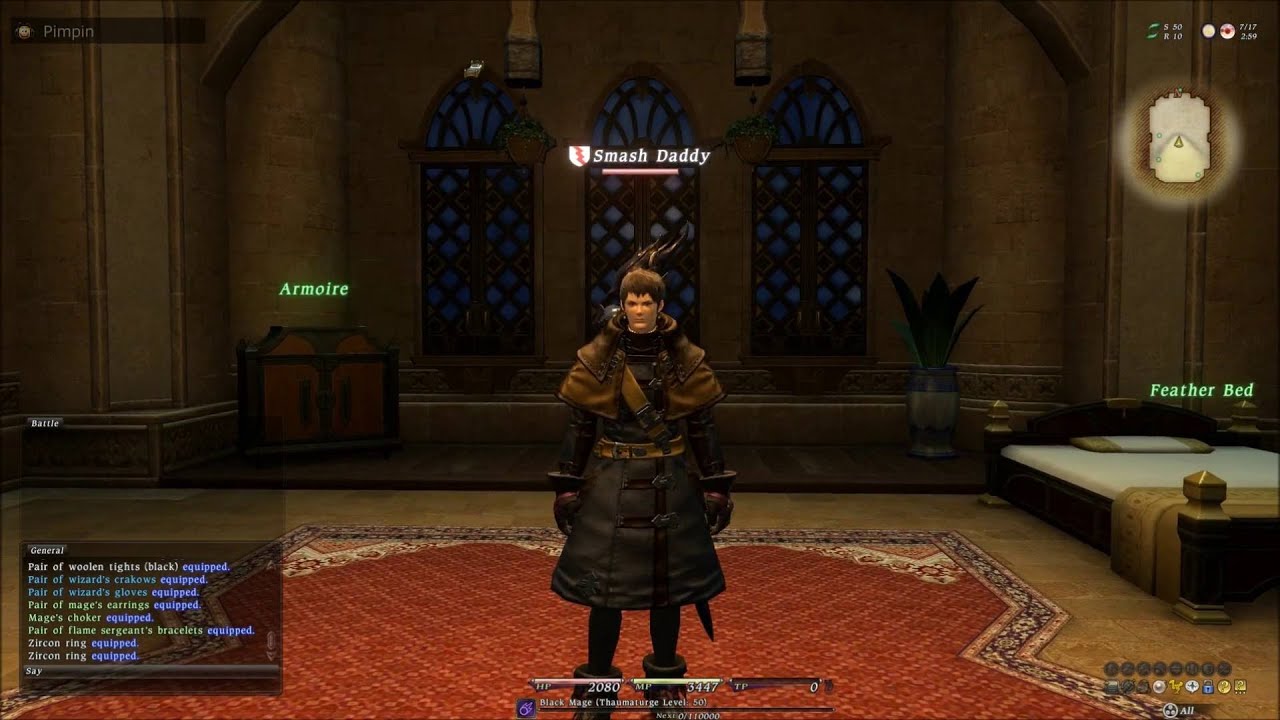Click the yellow running figure icon
Screen dimensions: 1280x720
[x=1175, y=686]
